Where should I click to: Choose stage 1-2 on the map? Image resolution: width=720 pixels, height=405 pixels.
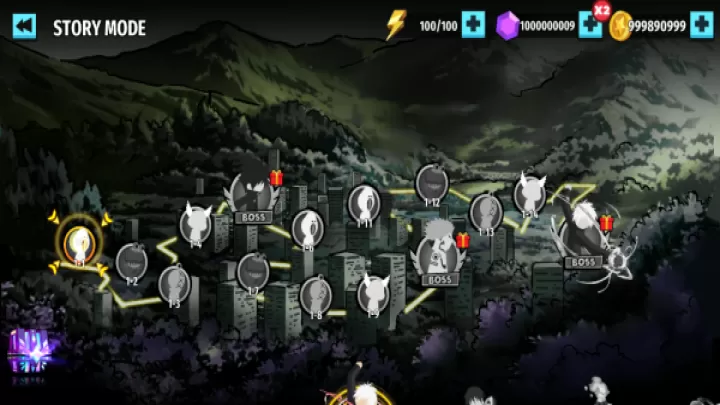pyautogui.click(x=131, y=262)
